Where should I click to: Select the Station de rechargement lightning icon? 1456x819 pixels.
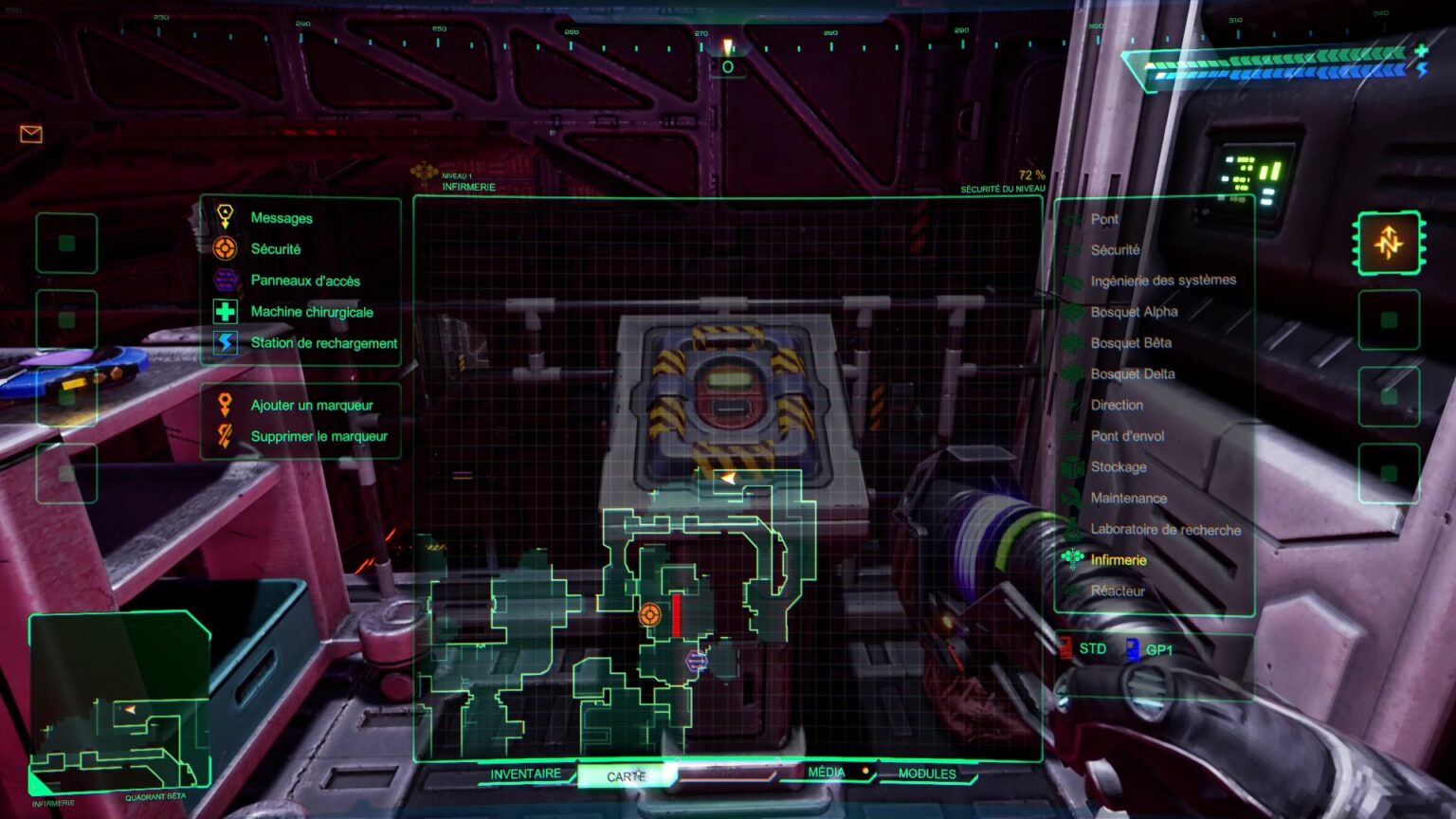pos(225,343)
